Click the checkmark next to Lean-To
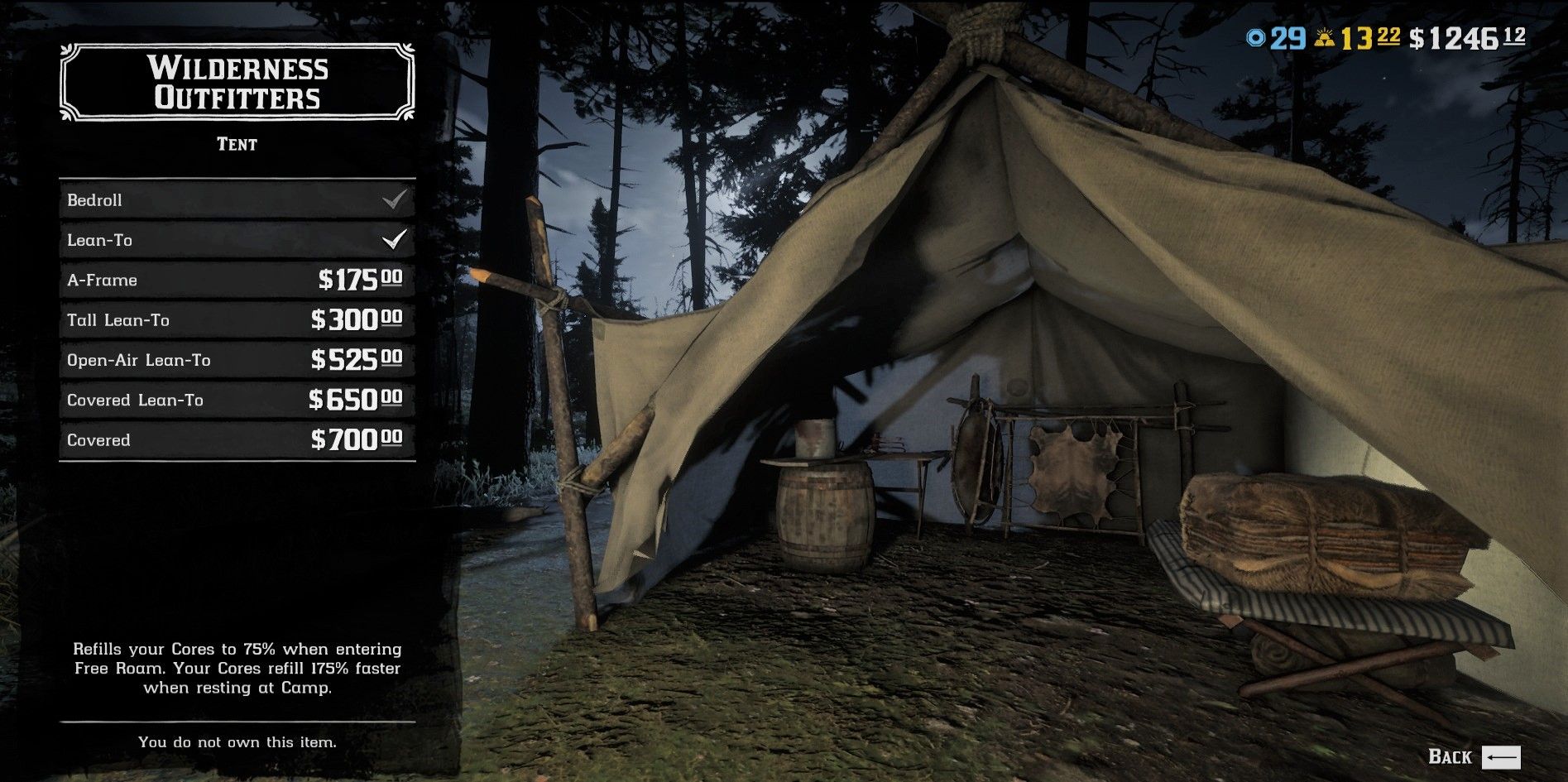 tap(396, 239)
